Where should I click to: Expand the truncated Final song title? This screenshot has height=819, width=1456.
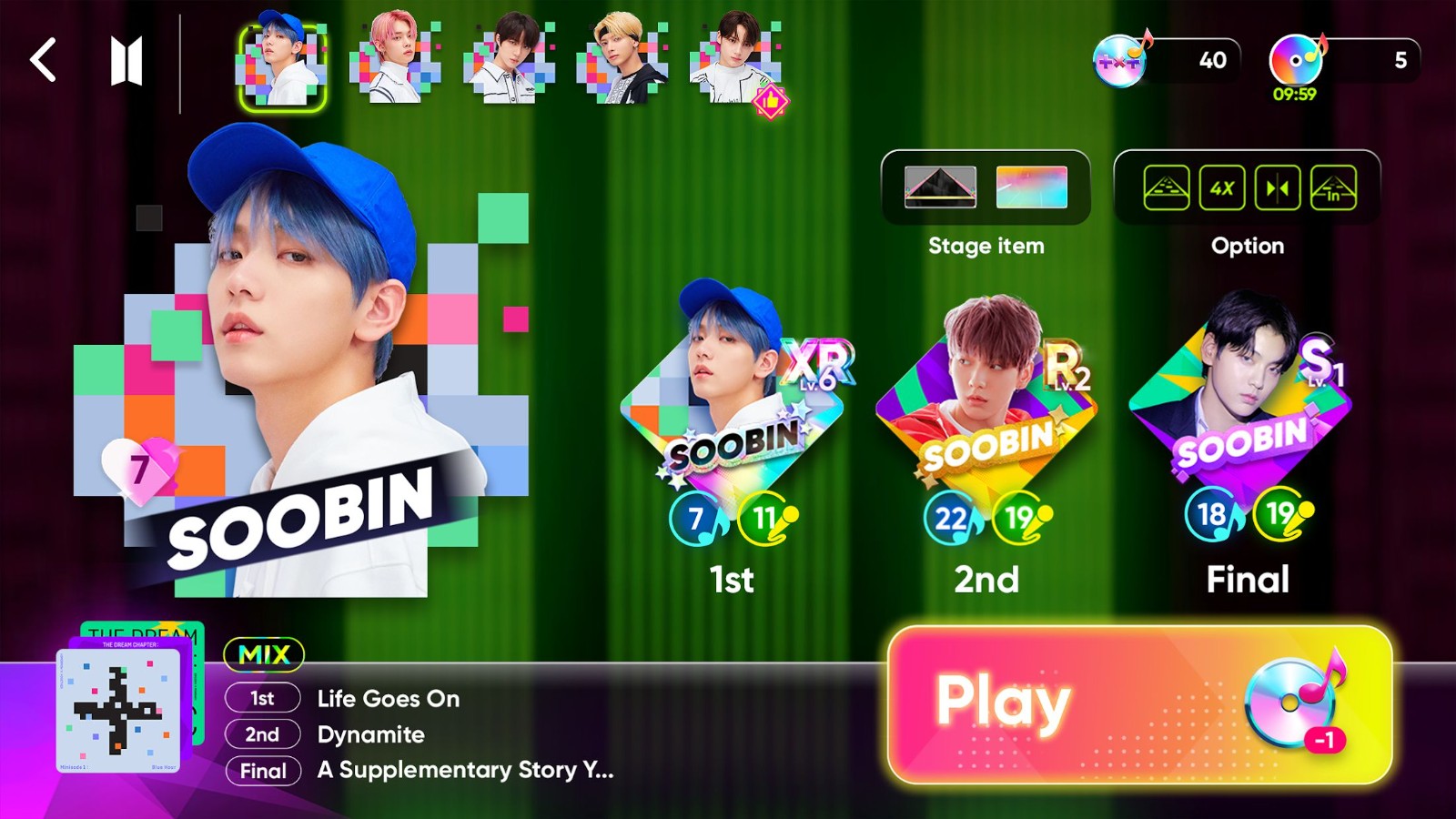coord(464,771)
